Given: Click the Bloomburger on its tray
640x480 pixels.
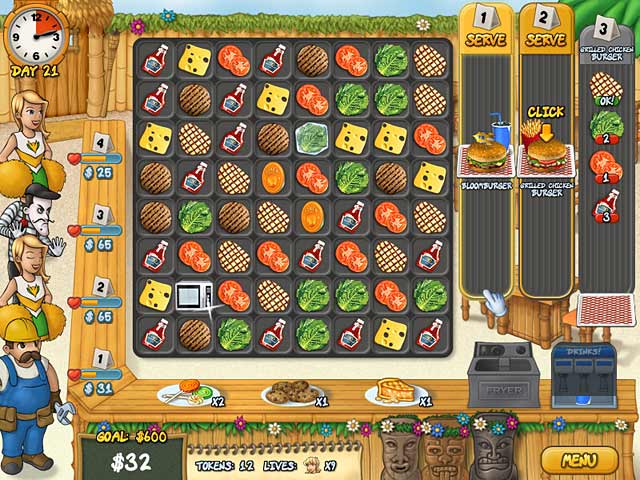Looking at the screenshot, I should click(x=487, y=156).
